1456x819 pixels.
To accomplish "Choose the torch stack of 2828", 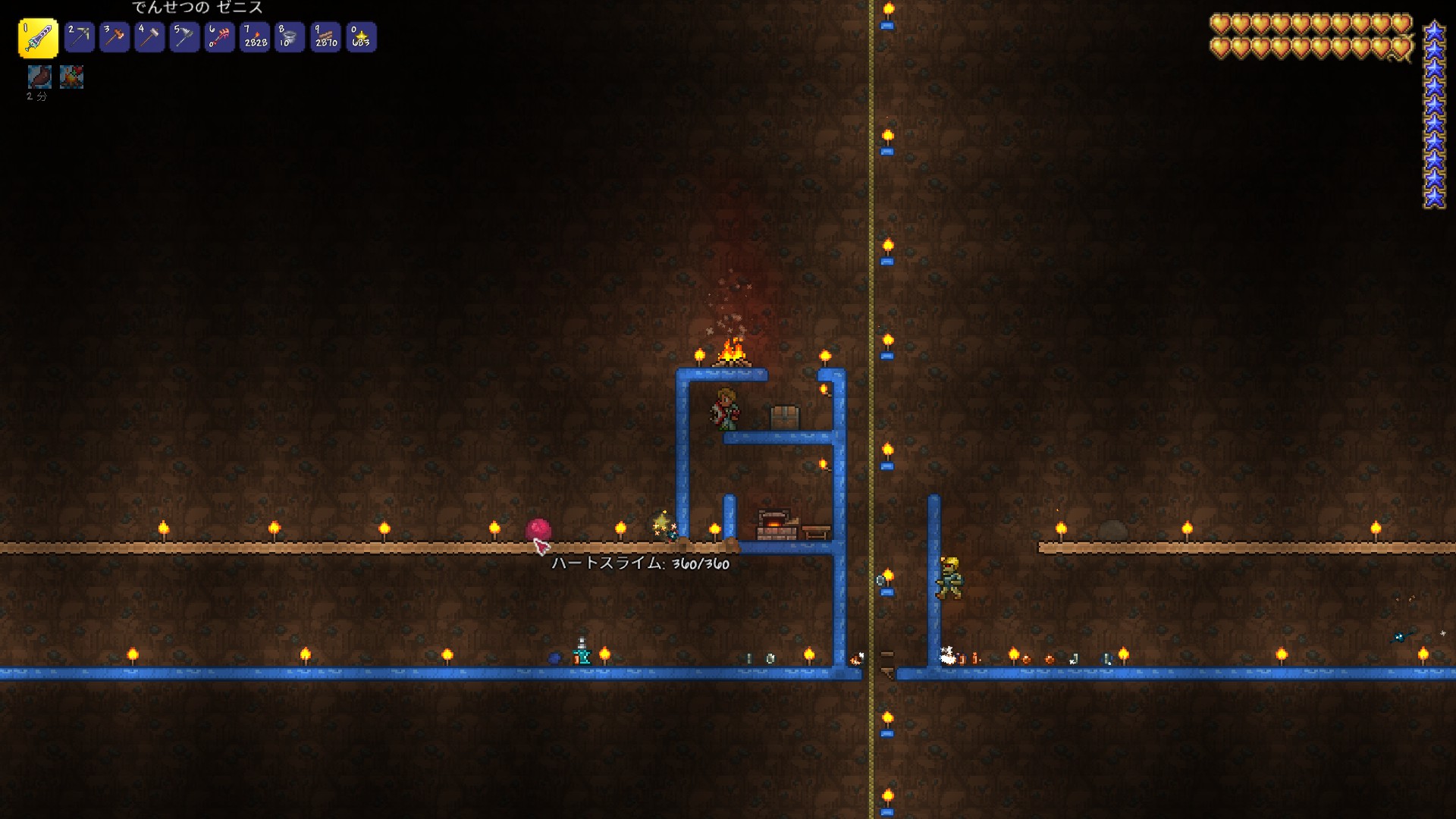I will point(255,37).
